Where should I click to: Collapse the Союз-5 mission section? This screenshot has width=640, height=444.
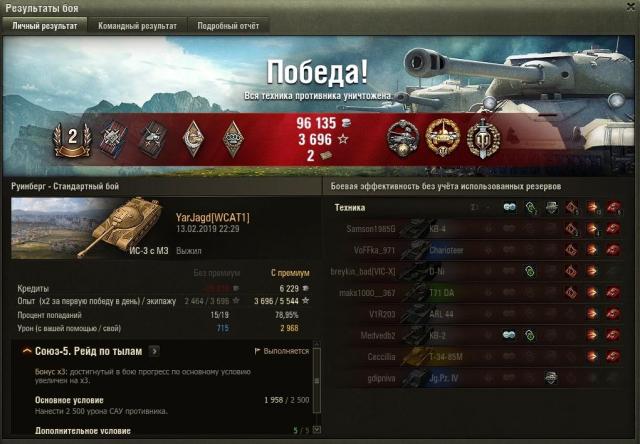(x=25, y=351)
